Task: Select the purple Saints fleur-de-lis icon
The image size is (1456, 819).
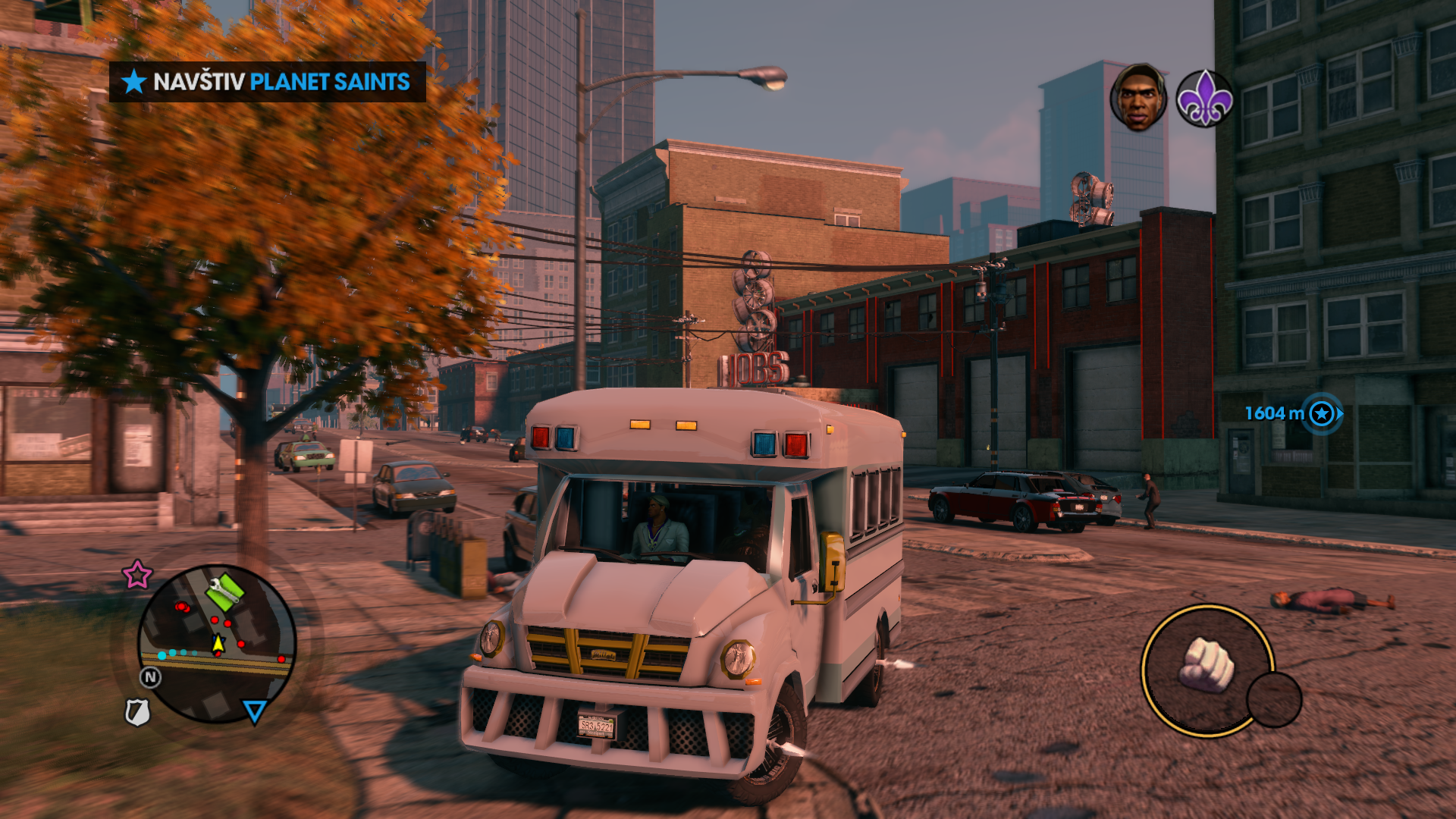Action: tap(1204, 99)
